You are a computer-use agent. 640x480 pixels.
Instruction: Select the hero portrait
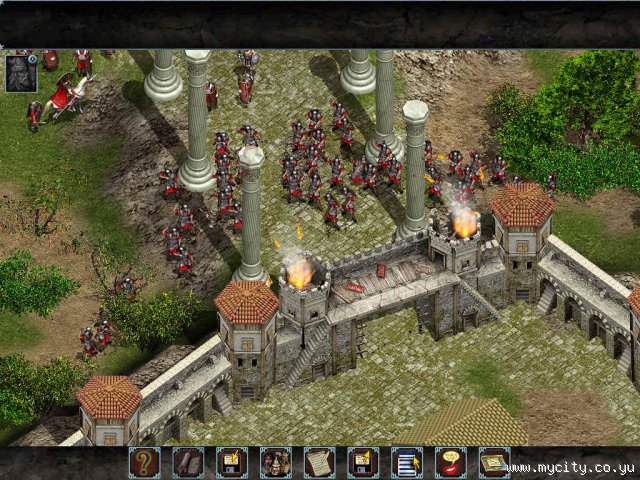tap(20, 74)
